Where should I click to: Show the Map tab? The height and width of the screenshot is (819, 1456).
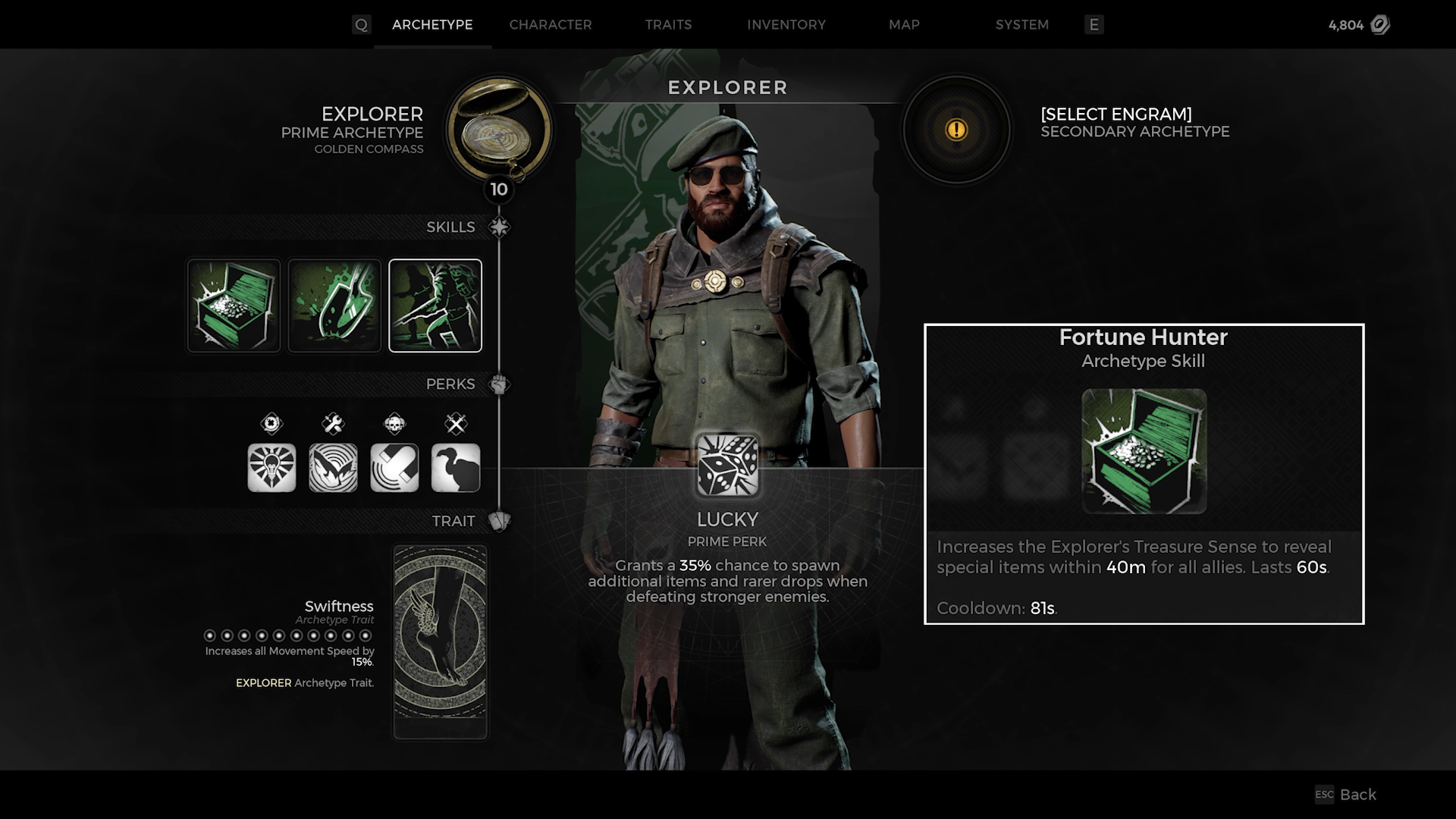click(x=904, y=24)
